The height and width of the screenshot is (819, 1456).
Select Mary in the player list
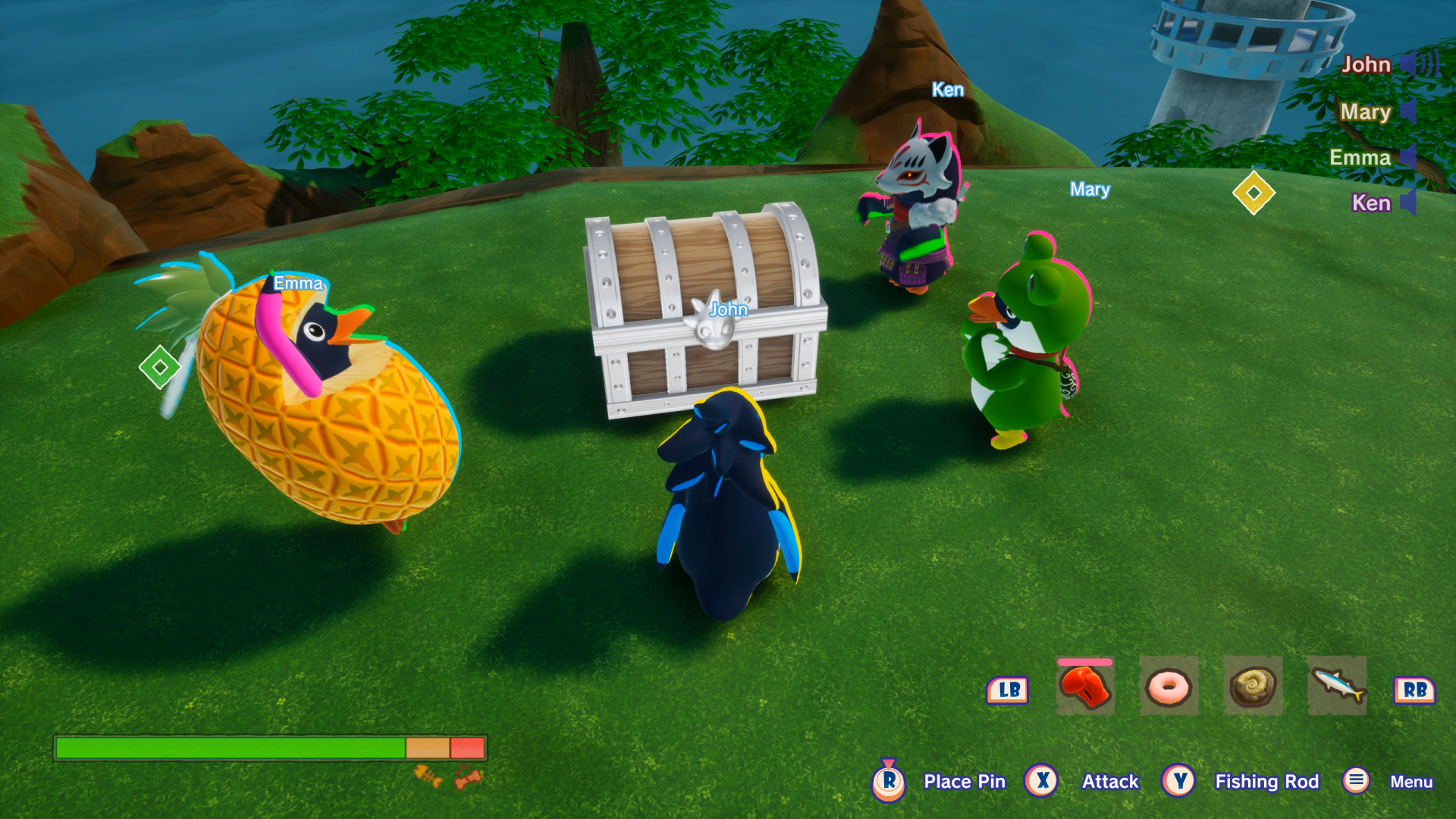(1365, 112)
